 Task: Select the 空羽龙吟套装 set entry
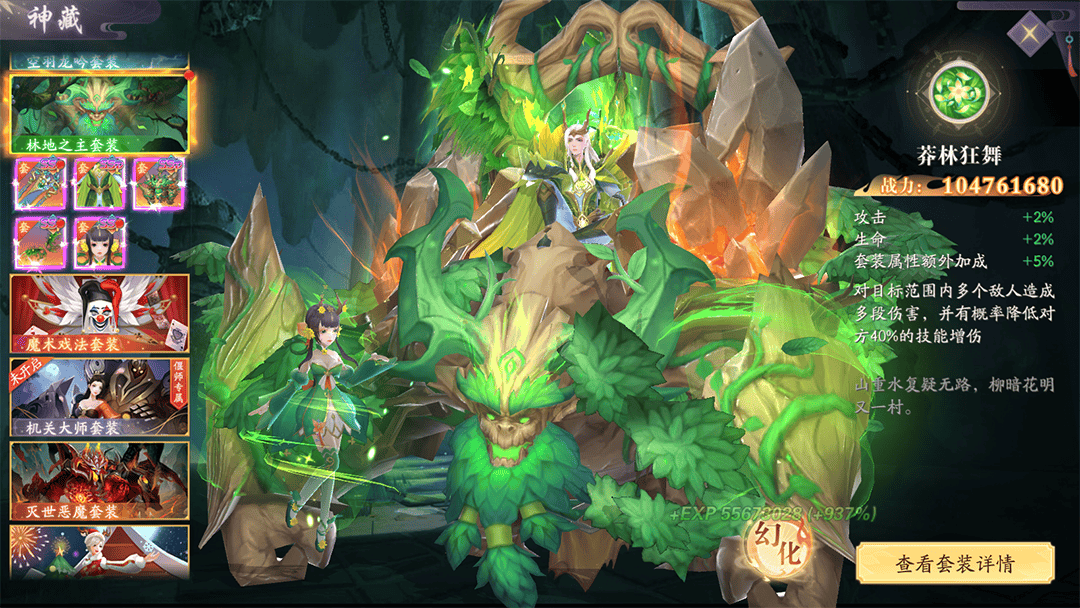click(100, 60)
